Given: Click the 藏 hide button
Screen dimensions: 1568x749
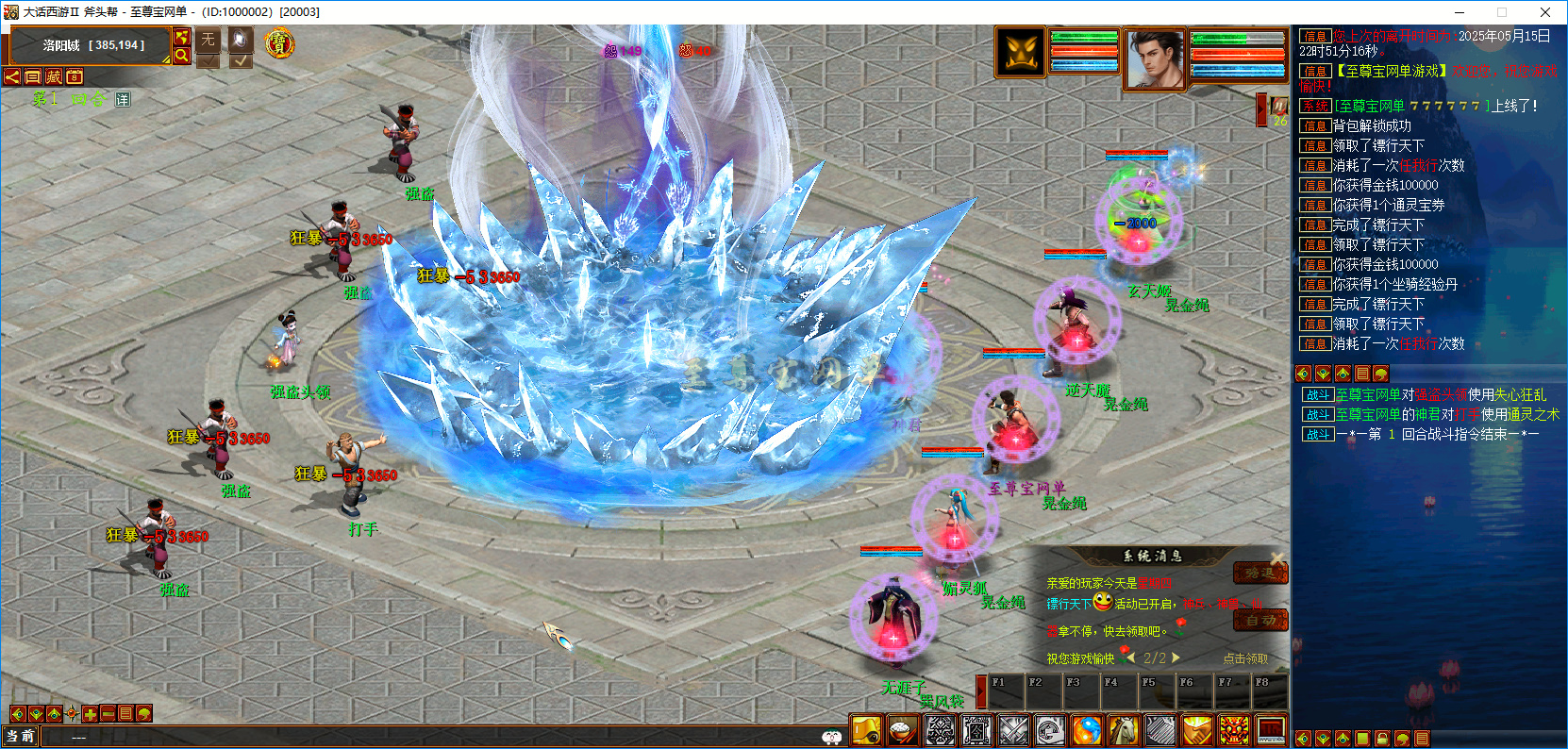Looking at the screenshot, I should pos(54,76).
